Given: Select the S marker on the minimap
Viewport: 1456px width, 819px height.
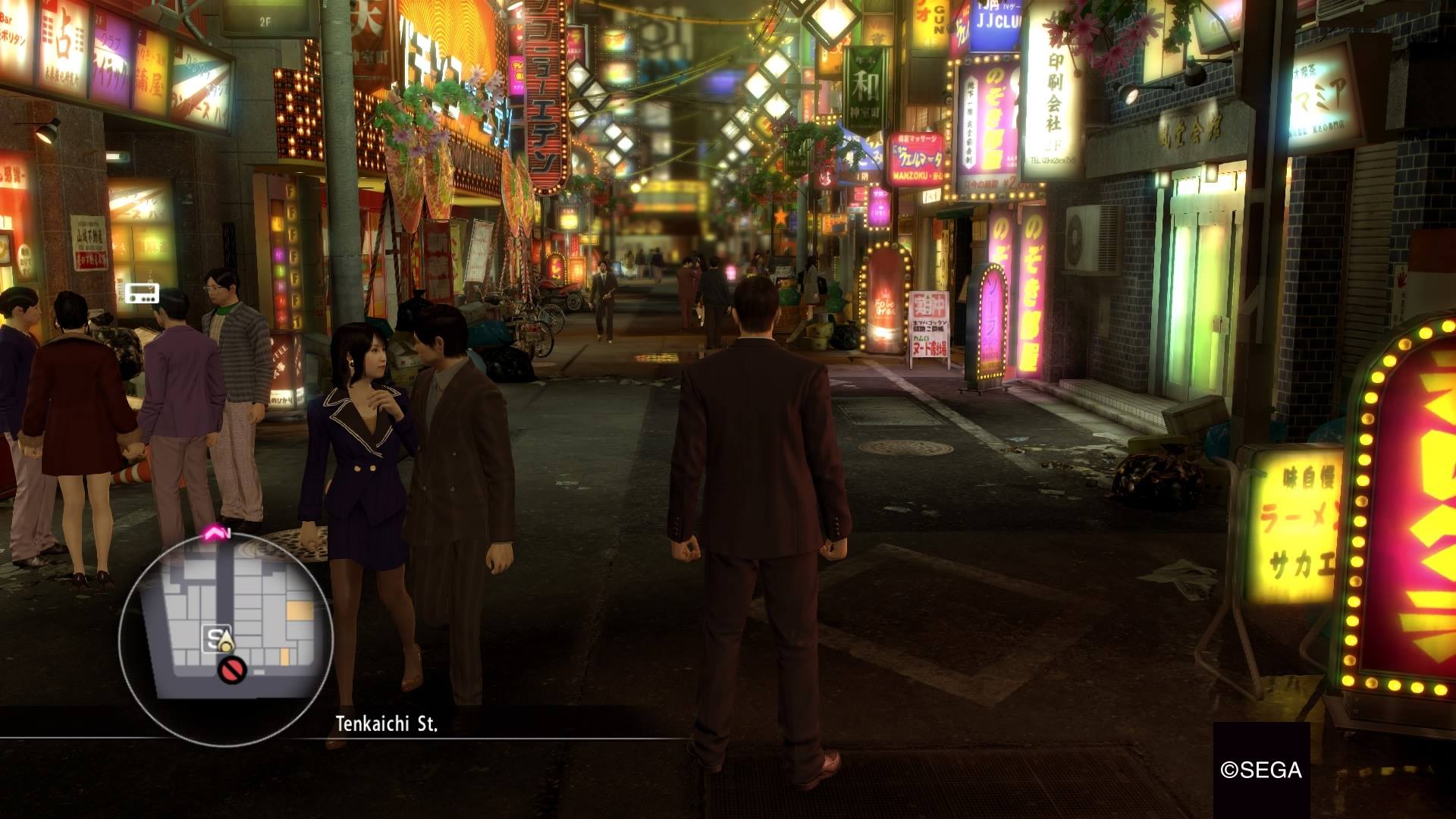Looking at the screenshot, I should pyautogui.click(x=213, y=639).
